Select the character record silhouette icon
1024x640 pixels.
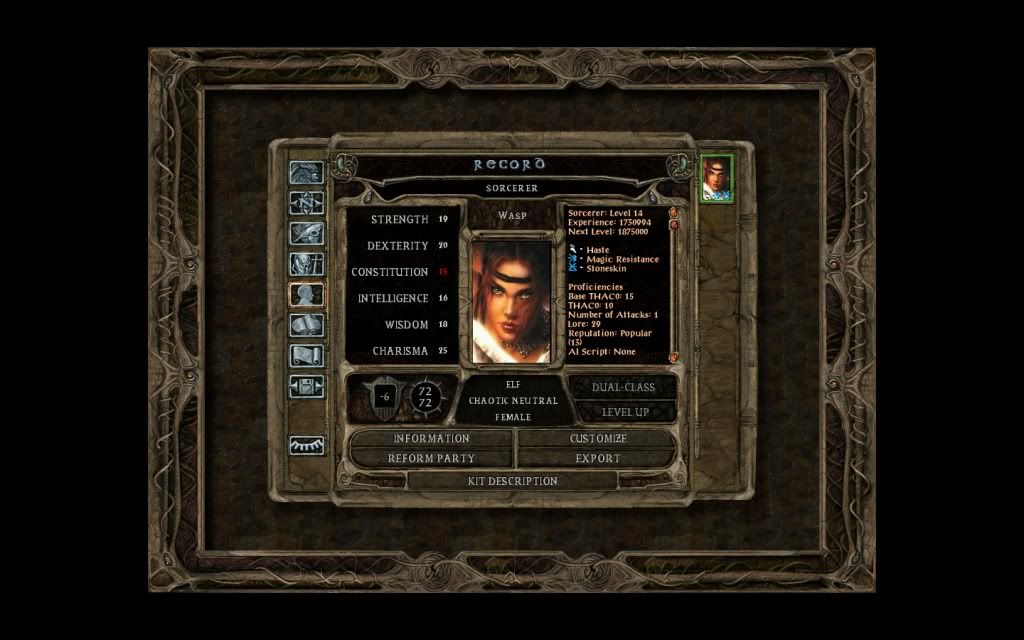point(306,294)
